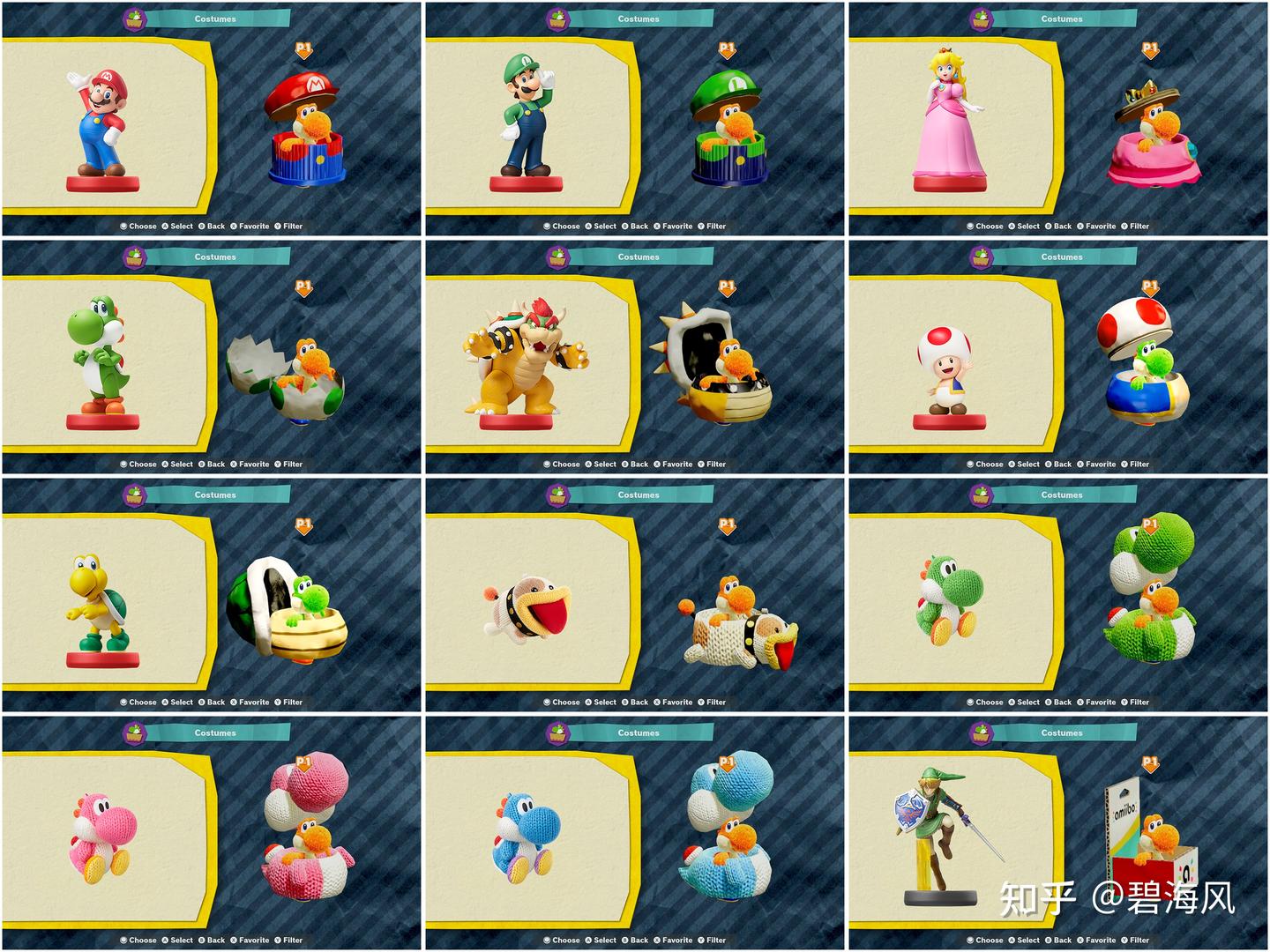Click the A Select icon below the Luigi panel

(589, 226)
